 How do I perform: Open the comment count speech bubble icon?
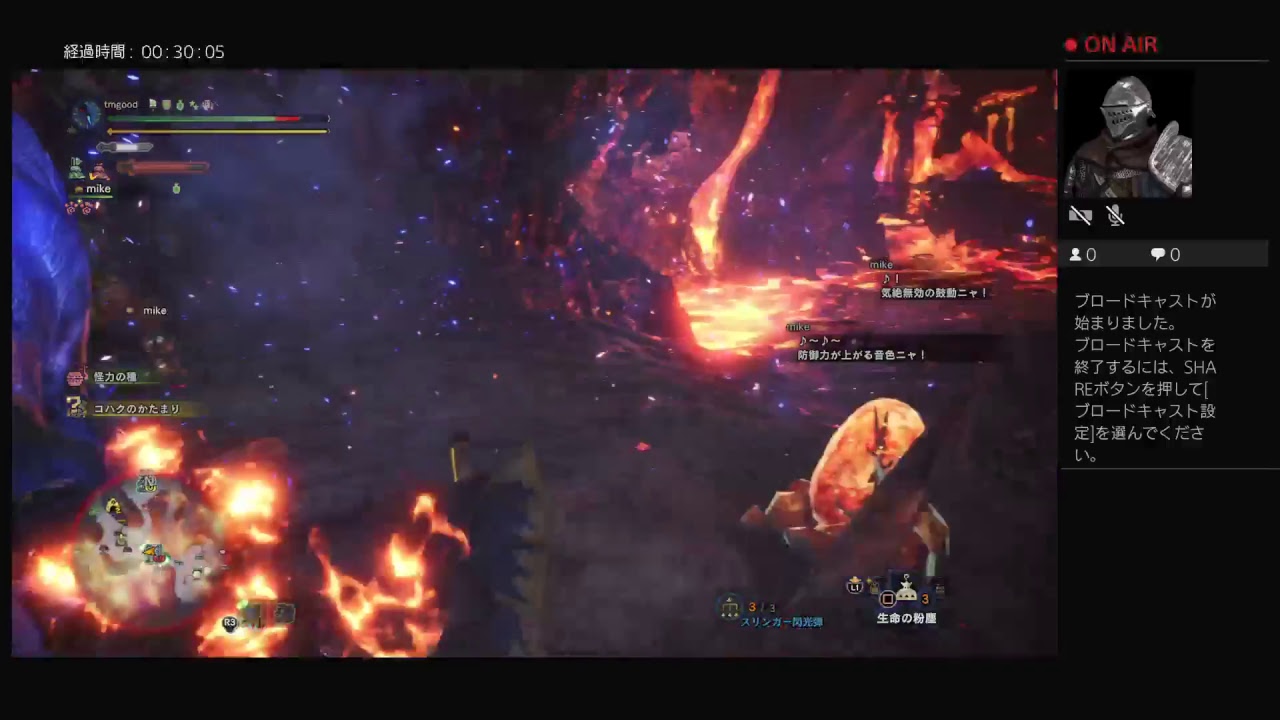click(1157, 254)
